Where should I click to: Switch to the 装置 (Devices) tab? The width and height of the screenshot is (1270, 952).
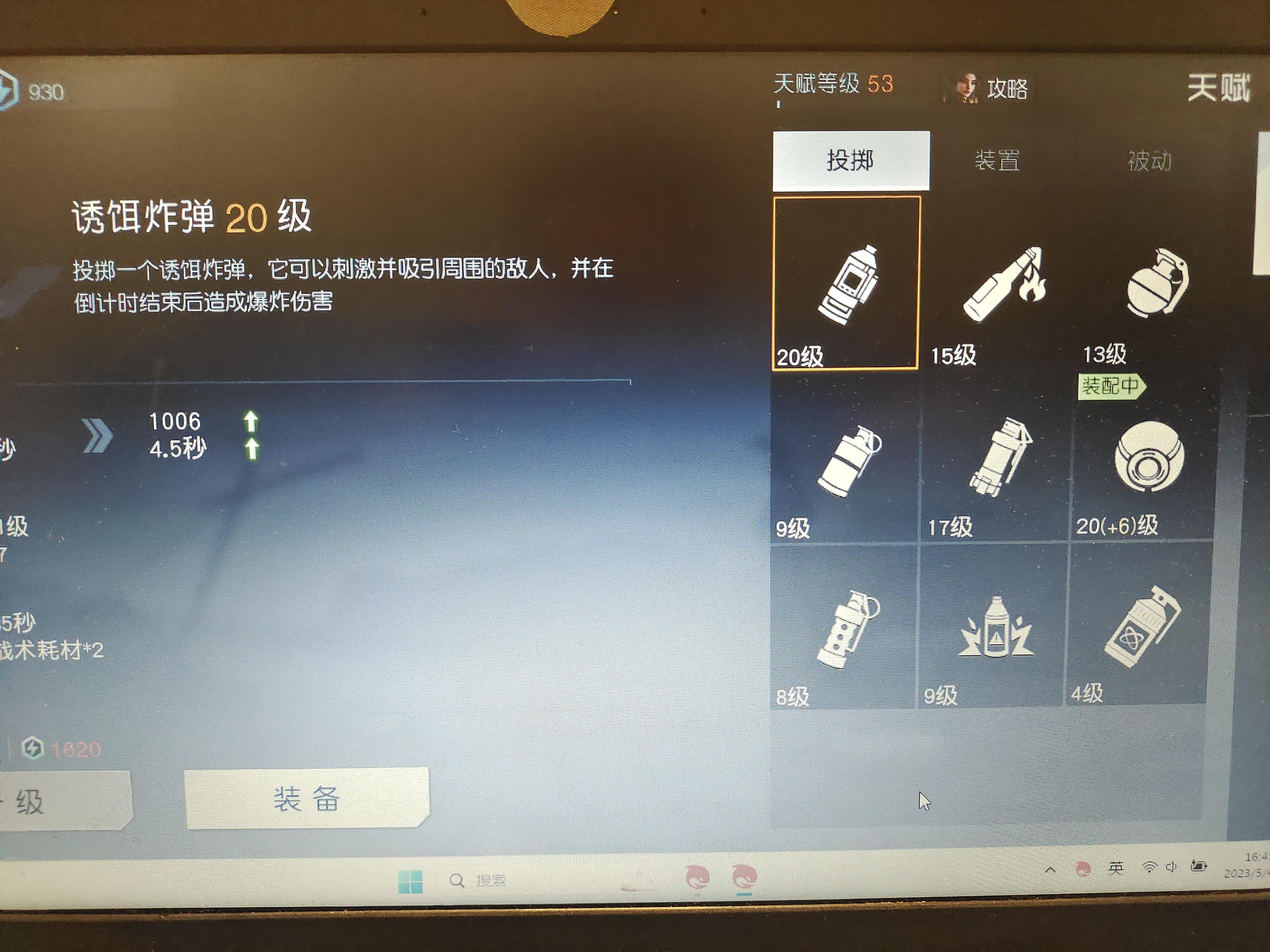(997, 161)
